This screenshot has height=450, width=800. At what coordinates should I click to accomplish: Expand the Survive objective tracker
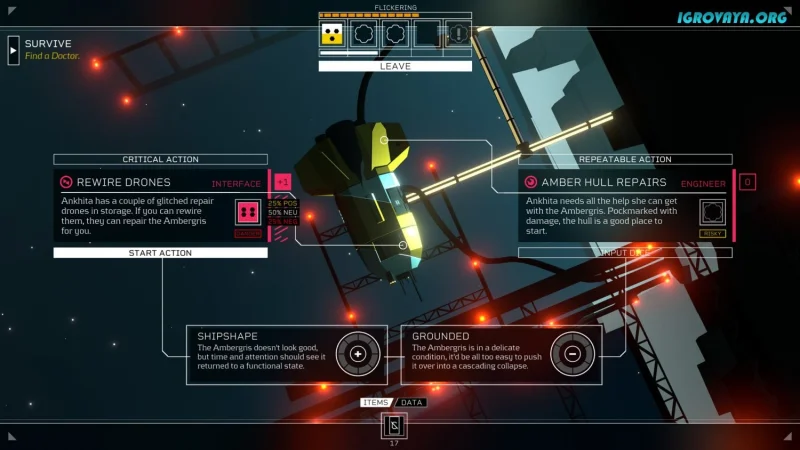coord(13,49)
